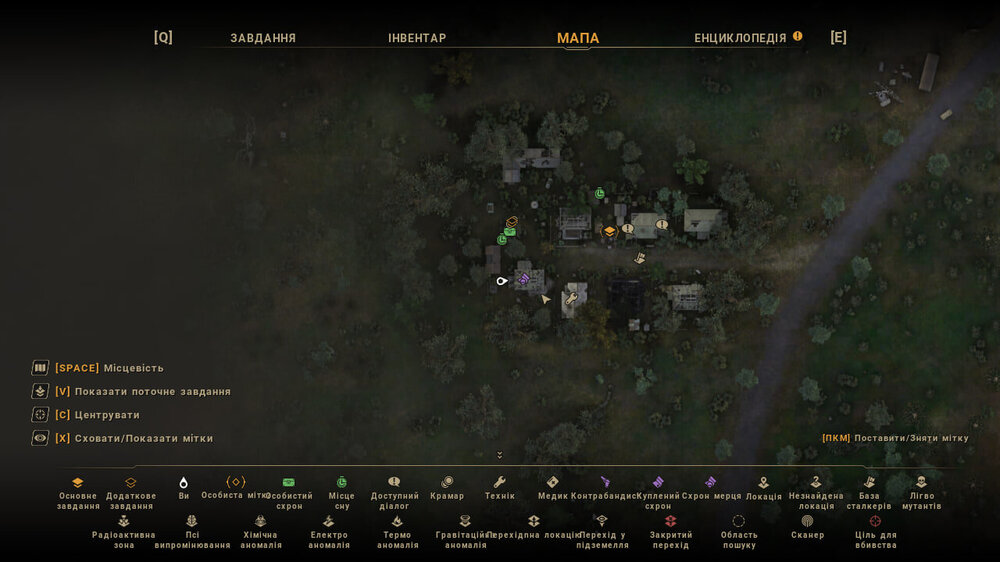The image size is (1000, 562).
Task: Click the Крамар legend entry
Action: click(x=447, y=490)
